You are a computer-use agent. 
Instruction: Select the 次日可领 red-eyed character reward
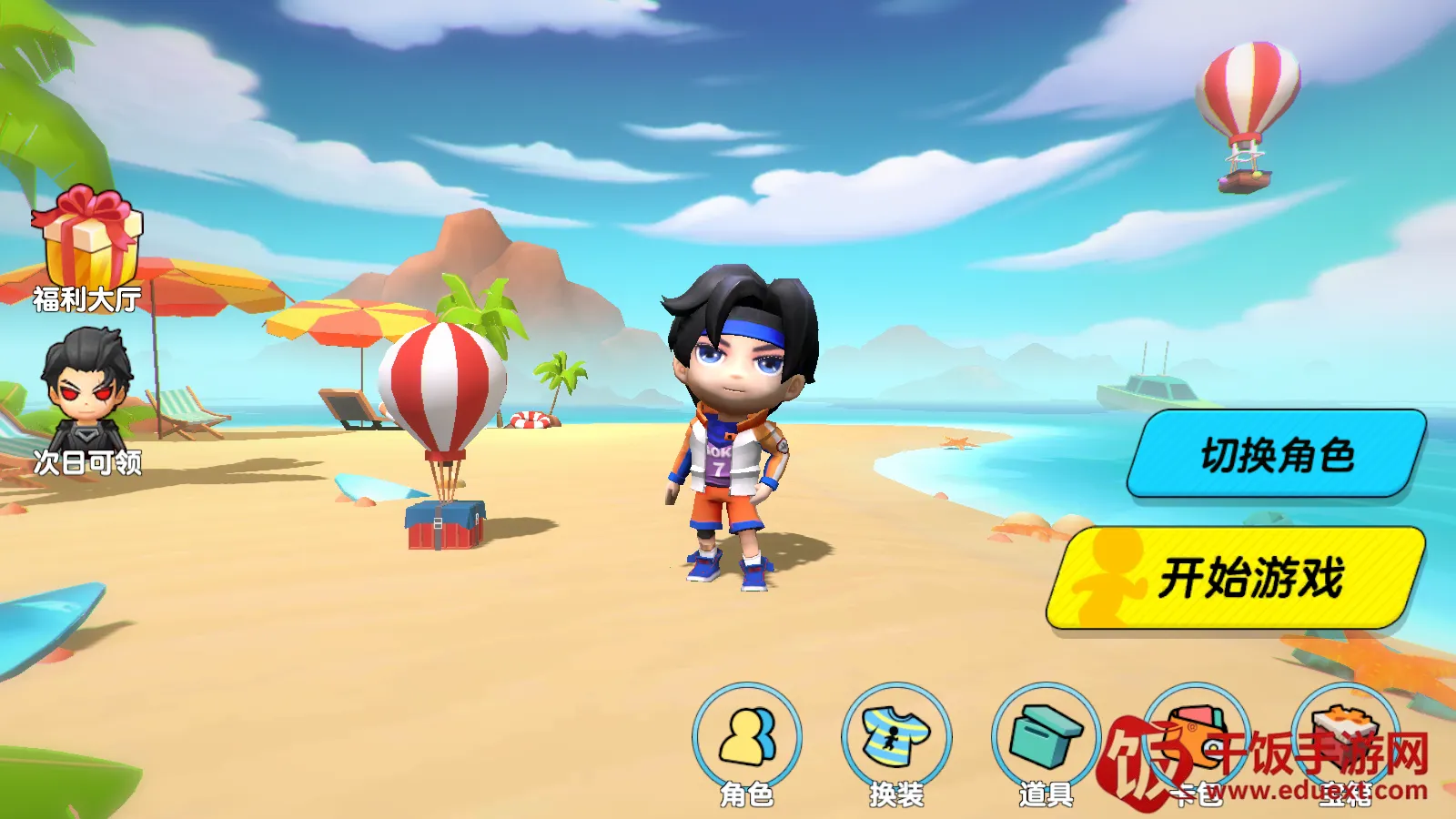tap(87, 396)
